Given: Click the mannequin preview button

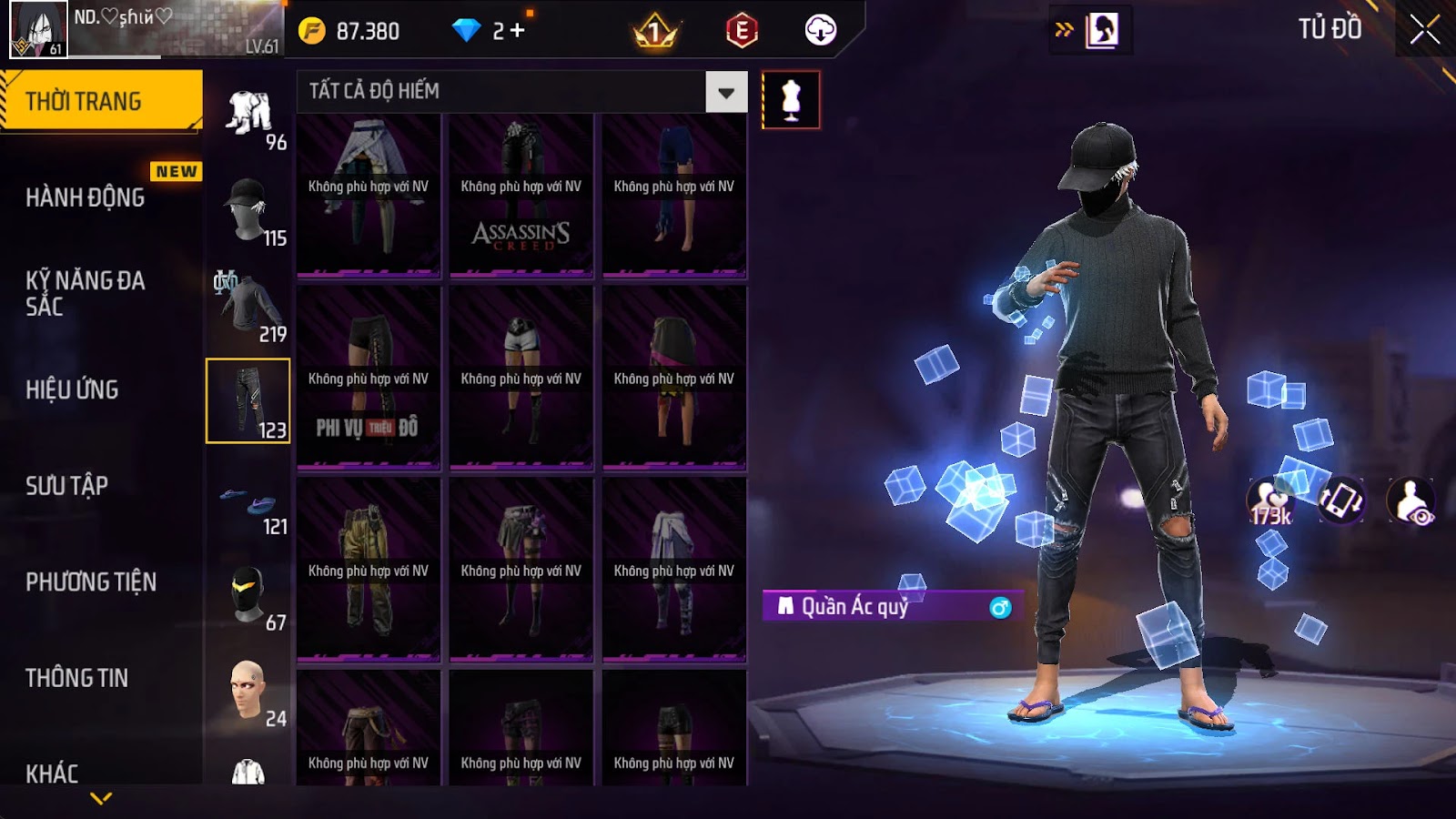Looking at the screenshot, I should (x=791, y=100).
